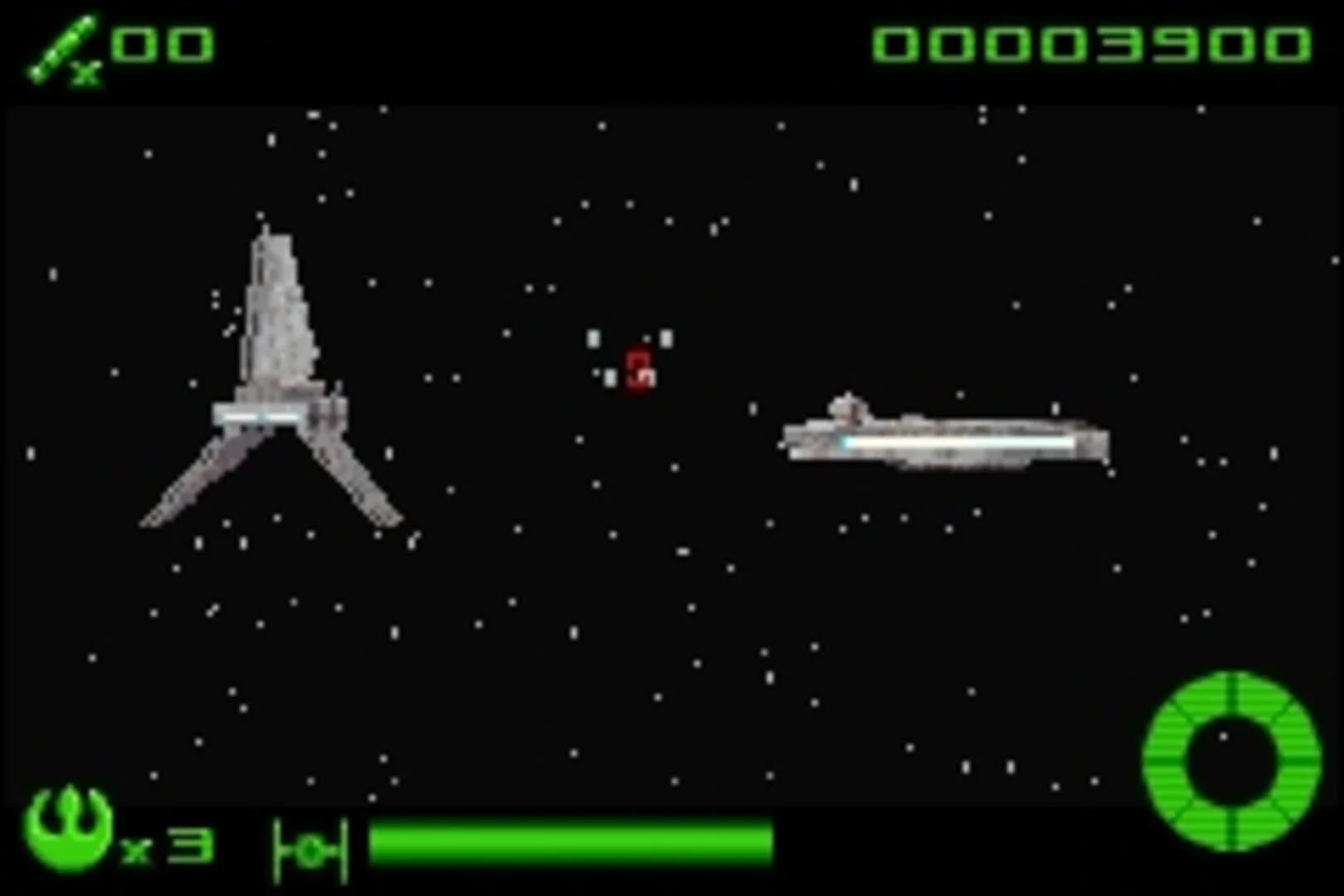The width and height of the screenshot is (1344, 896).
Task: Click the white dot blip inside the radar
Action: click(x=1223, y=737)
